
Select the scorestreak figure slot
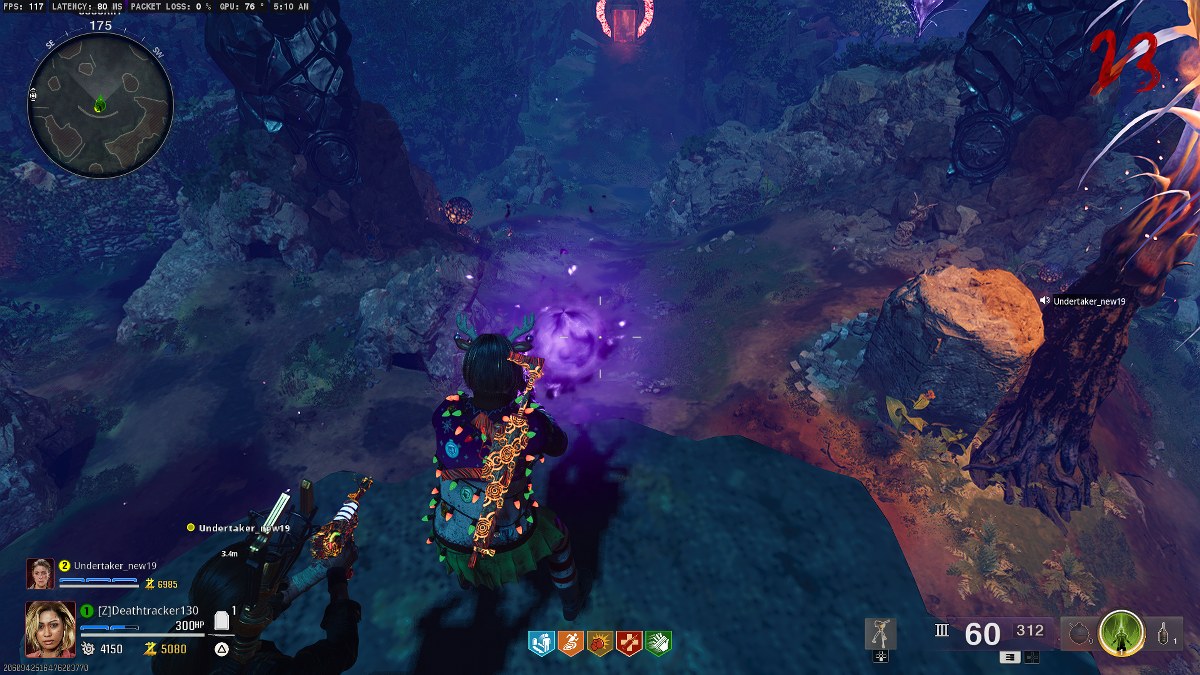click(881, 634)
